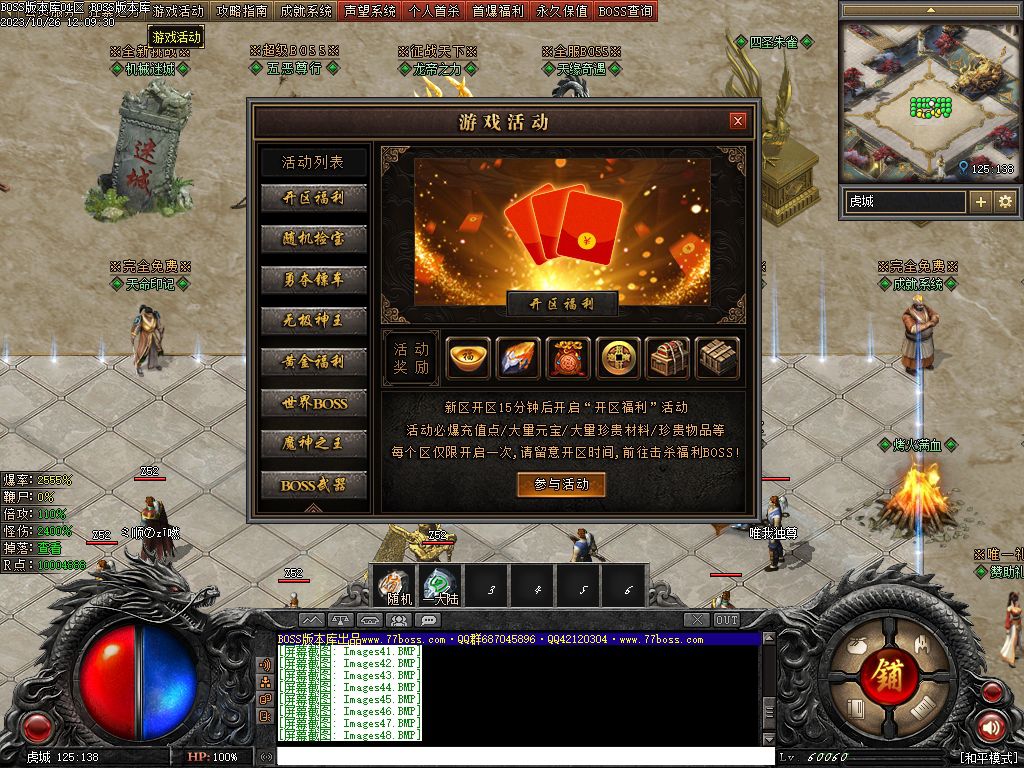Screen dimensions: 1024x768
Task: Open the 成就系统 menu
Action: (x=306, y=11)
